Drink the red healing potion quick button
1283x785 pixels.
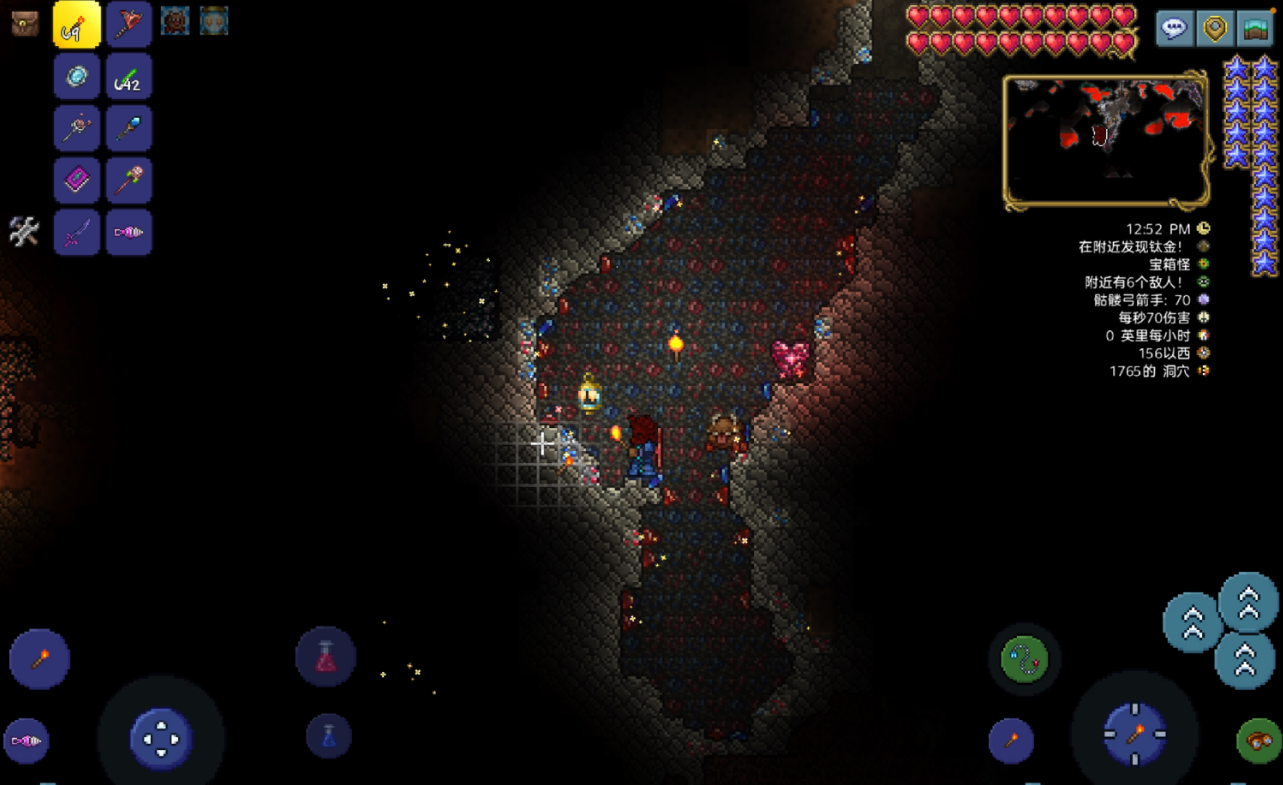(326, 657)
